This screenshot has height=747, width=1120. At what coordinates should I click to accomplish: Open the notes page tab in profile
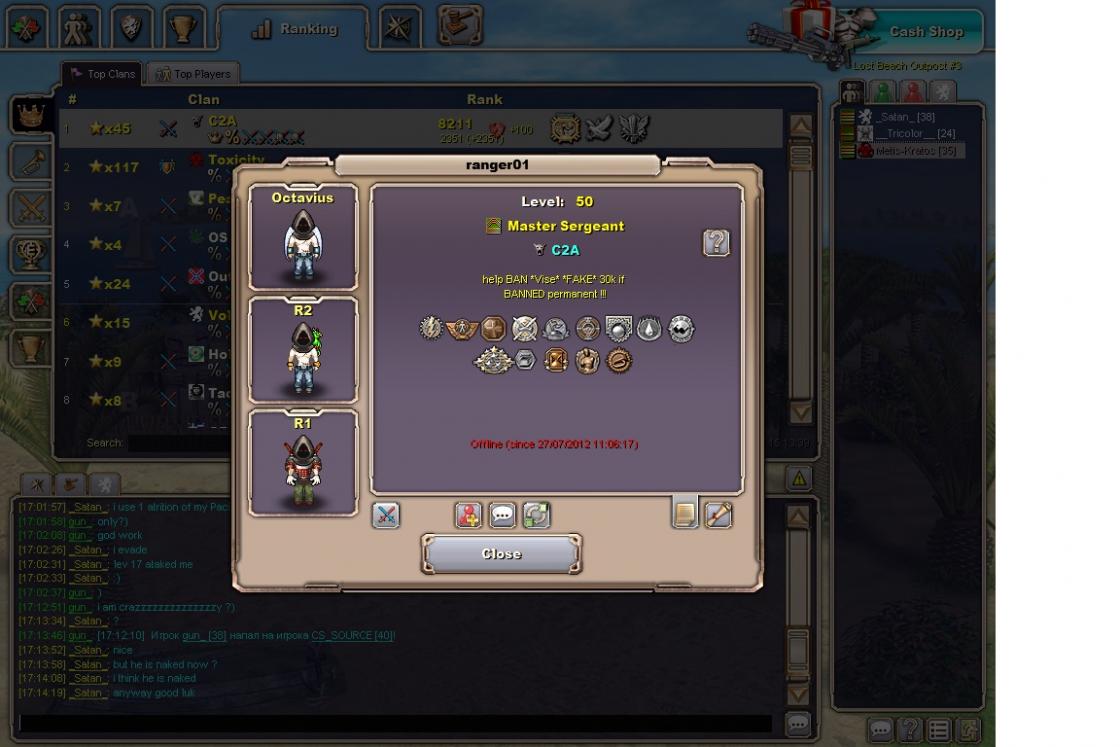(x=685, y=513)
